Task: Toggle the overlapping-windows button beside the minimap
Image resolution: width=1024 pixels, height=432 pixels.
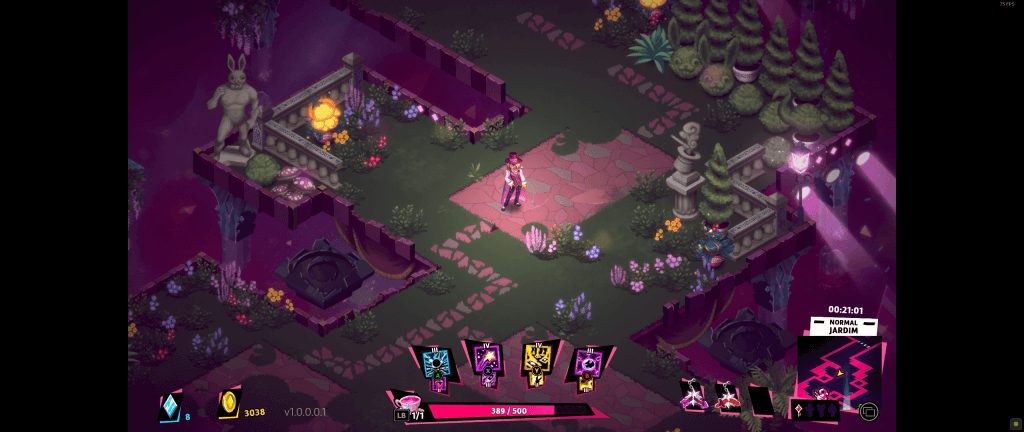Action: coord(868,410)
